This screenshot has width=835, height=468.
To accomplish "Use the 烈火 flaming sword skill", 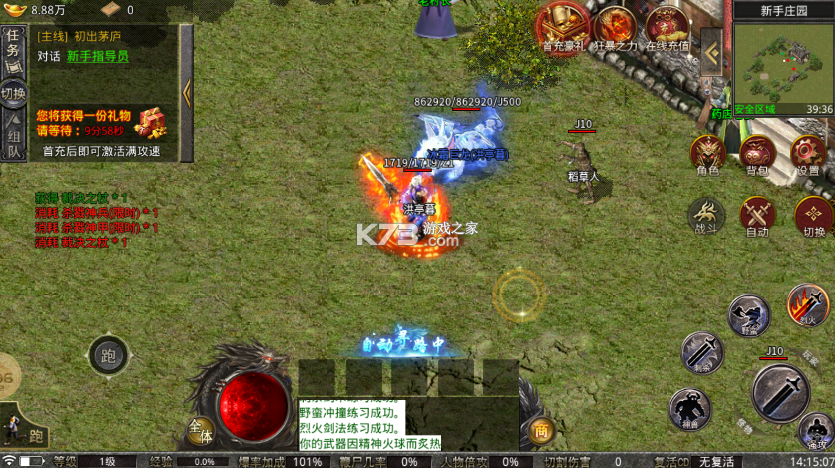I will coord(806,305).
